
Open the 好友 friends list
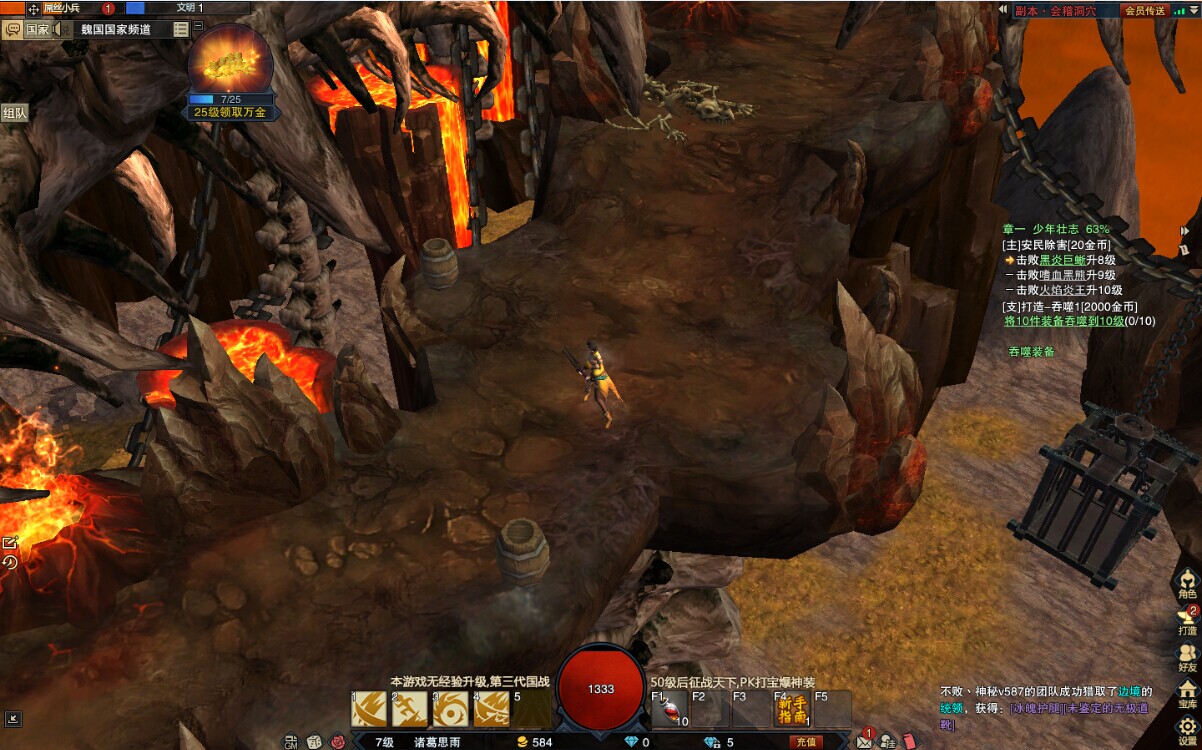pyautogui.click(x=1187, y=658)
